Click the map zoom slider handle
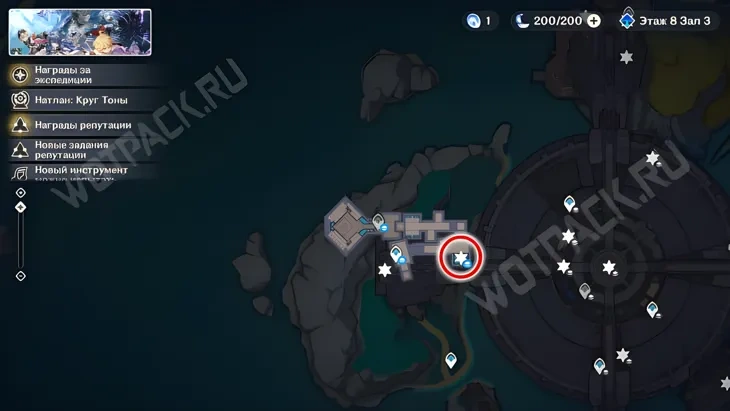Screen dimensions: 730x411 [21, 207]
